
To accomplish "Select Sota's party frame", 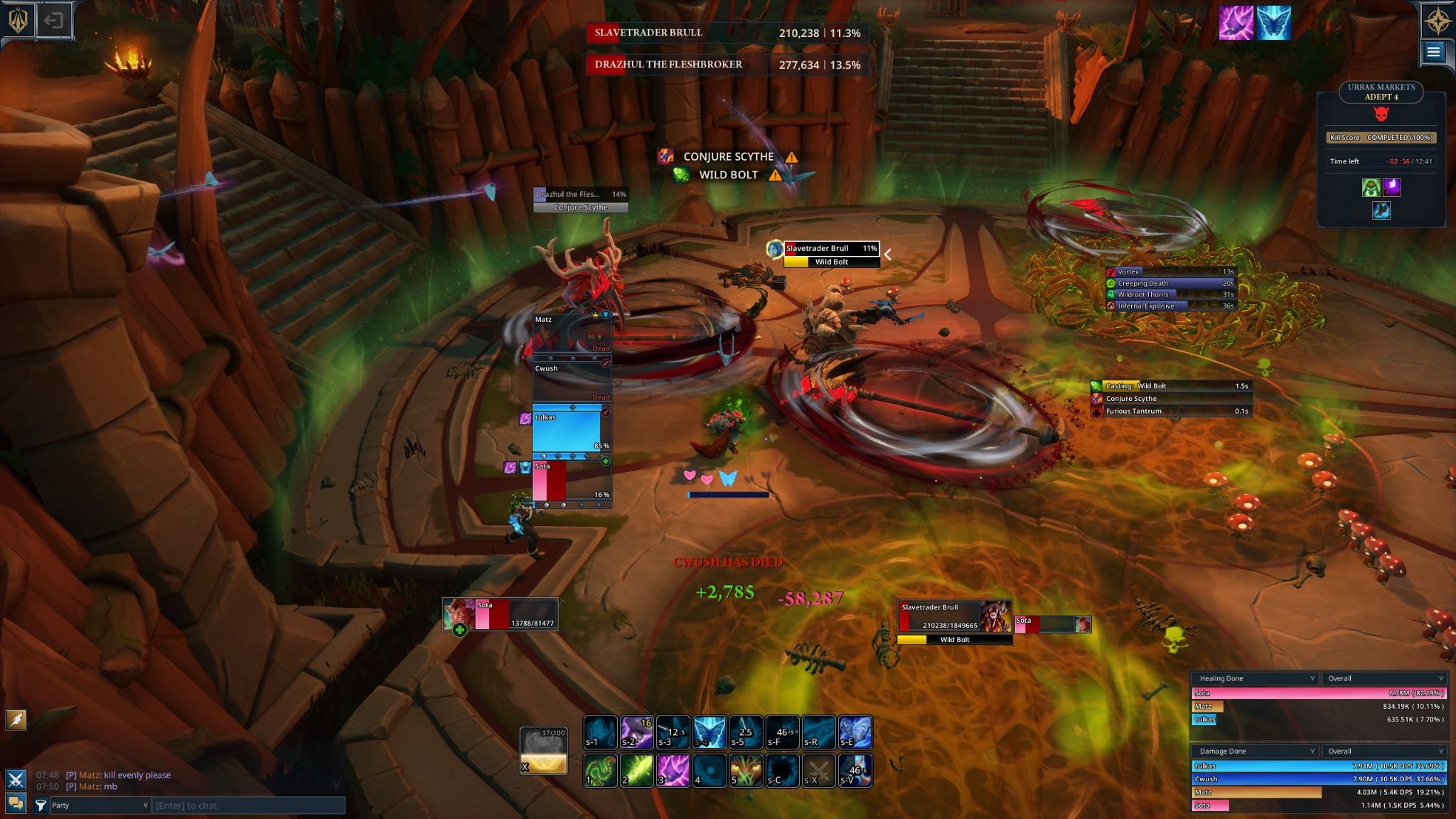I will [572, 481].
